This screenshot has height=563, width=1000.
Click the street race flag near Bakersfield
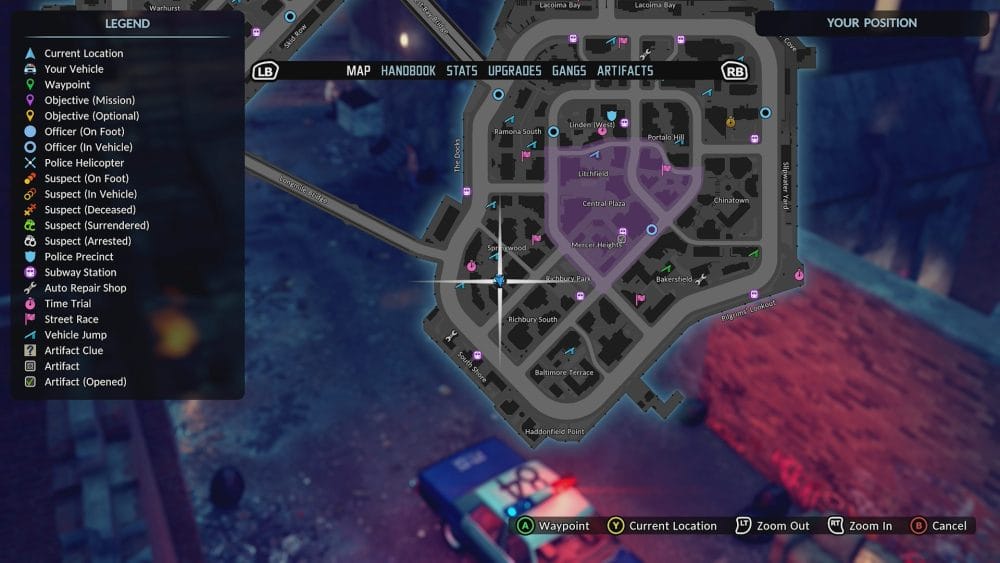[x=640, y=298]
